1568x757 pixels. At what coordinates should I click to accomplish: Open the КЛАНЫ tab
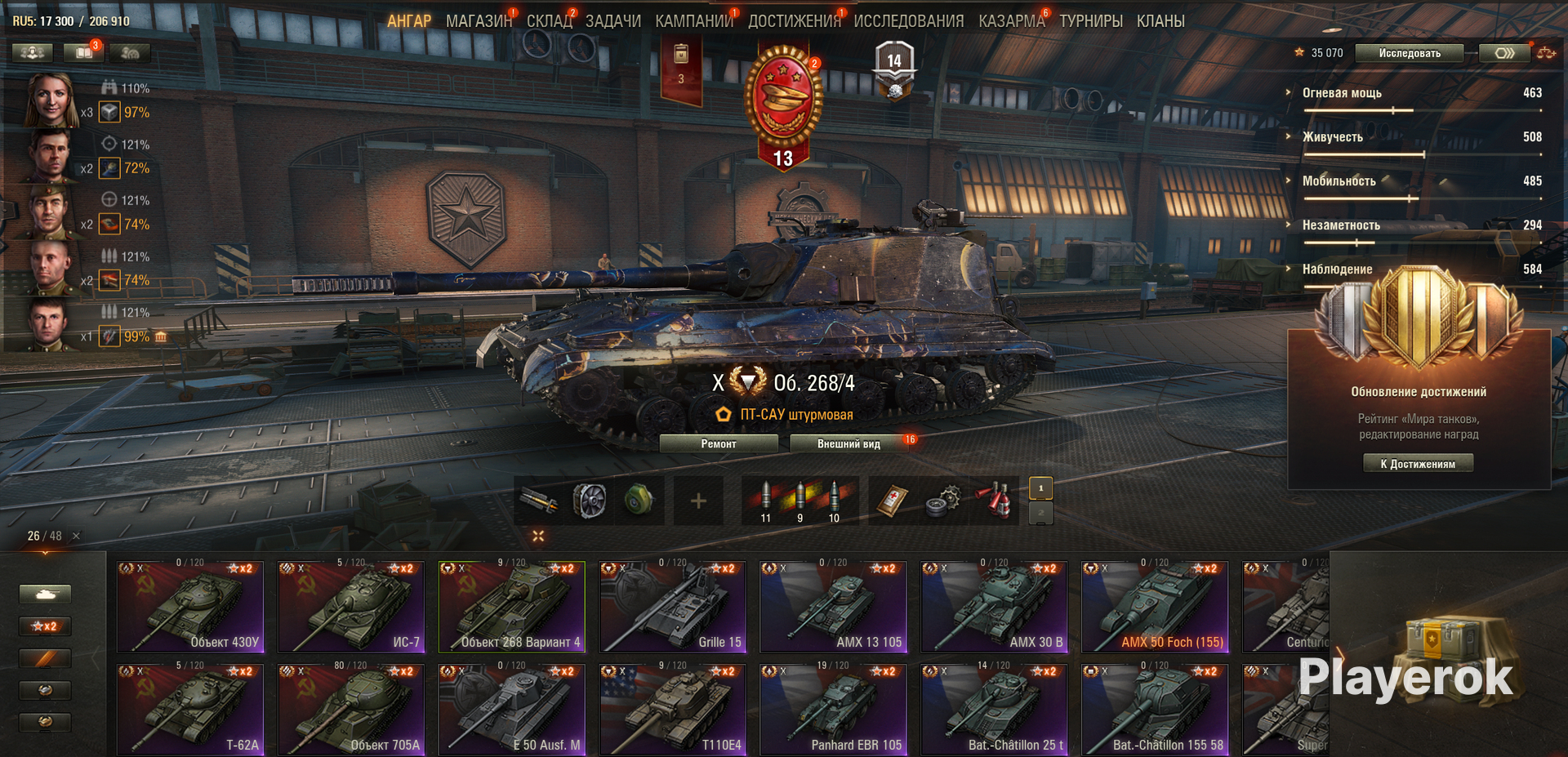pos(1160,21)
